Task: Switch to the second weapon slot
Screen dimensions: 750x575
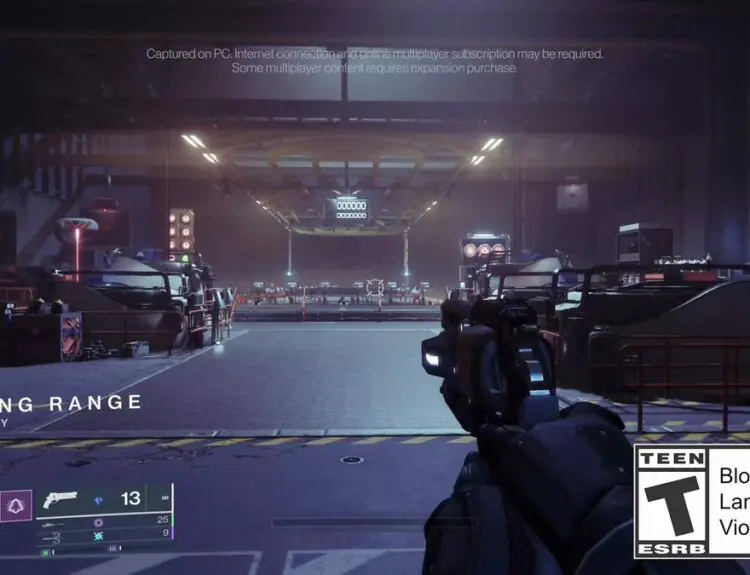Action: [x=52, y=523]
